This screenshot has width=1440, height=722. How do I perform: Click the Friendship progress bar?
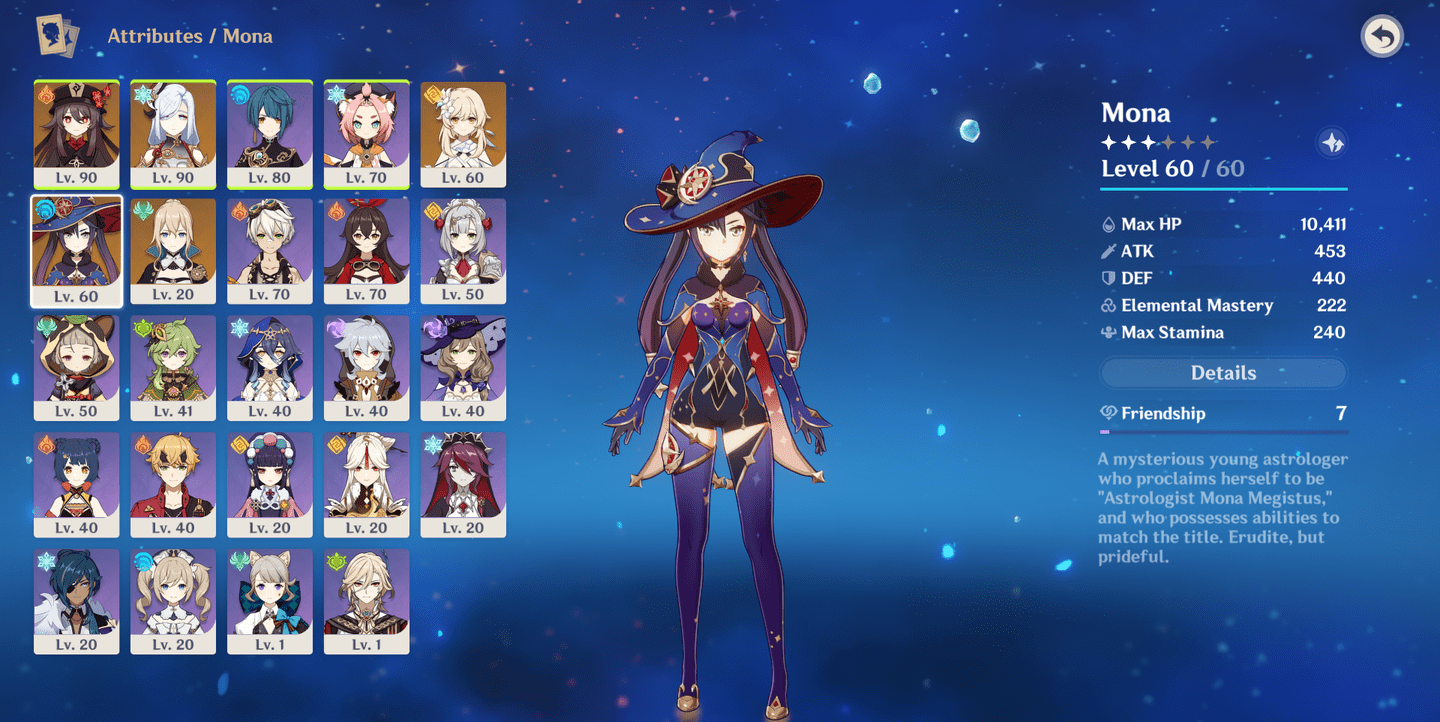1222,429
